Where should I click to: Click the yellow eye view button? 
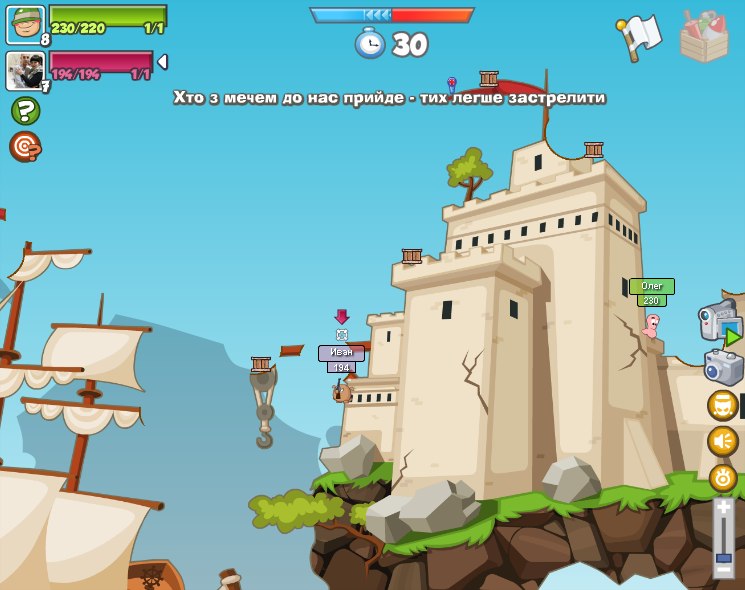pos(722,477)
